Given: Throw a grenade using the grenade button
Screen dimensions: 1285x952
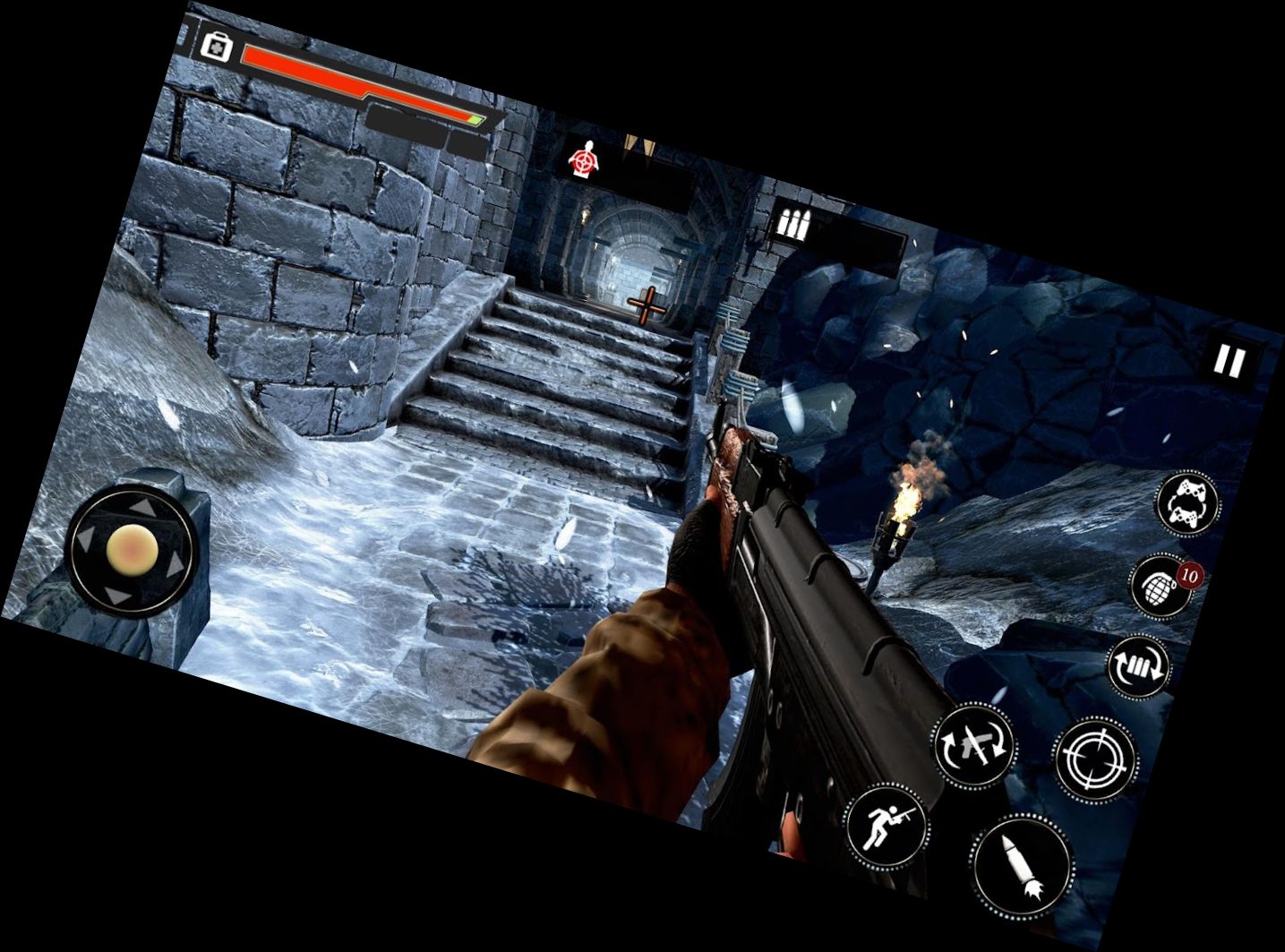Looking at the screenshot, I should 1163,586.
